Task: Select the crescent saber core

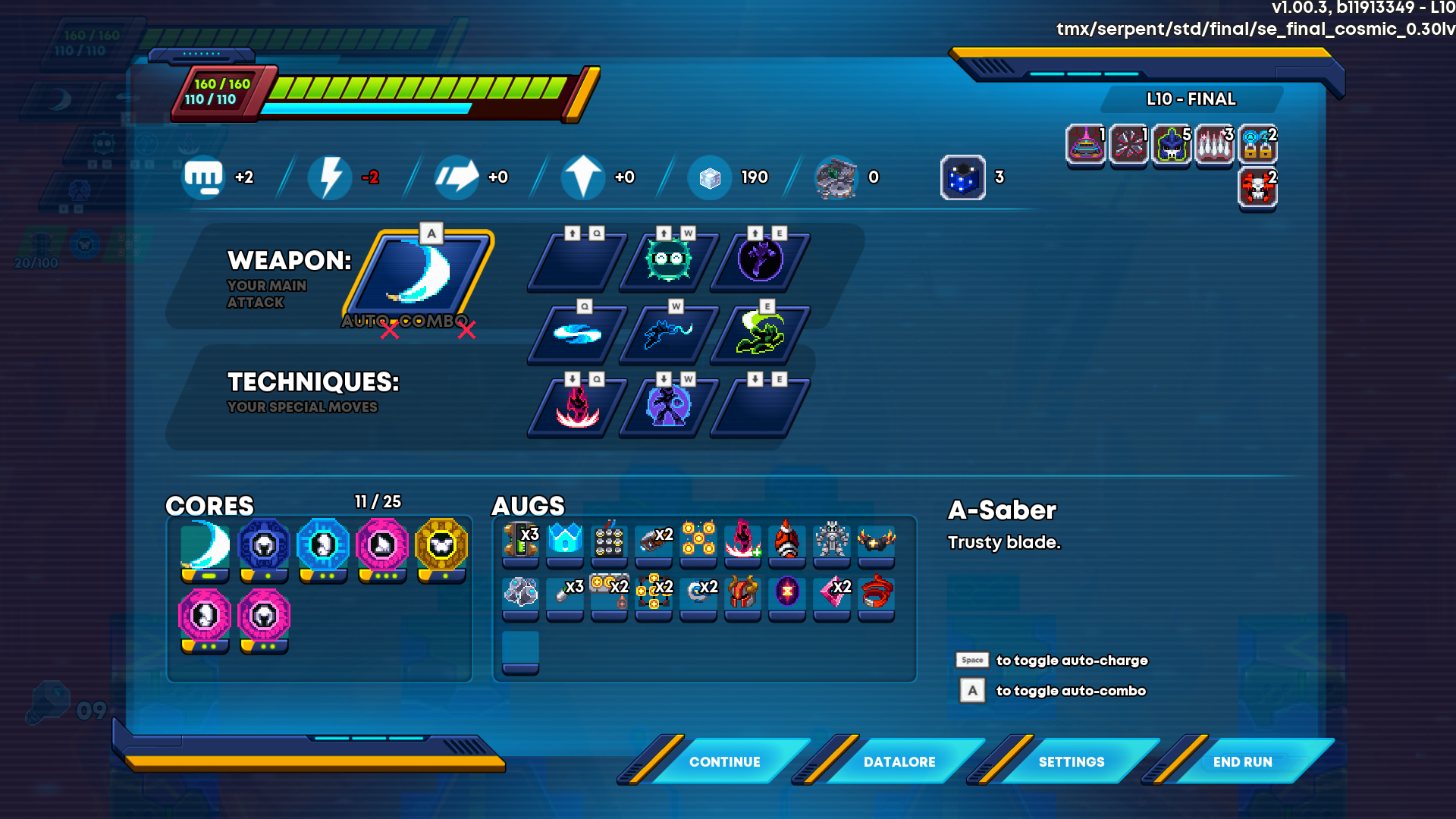Action: point(205,546)
